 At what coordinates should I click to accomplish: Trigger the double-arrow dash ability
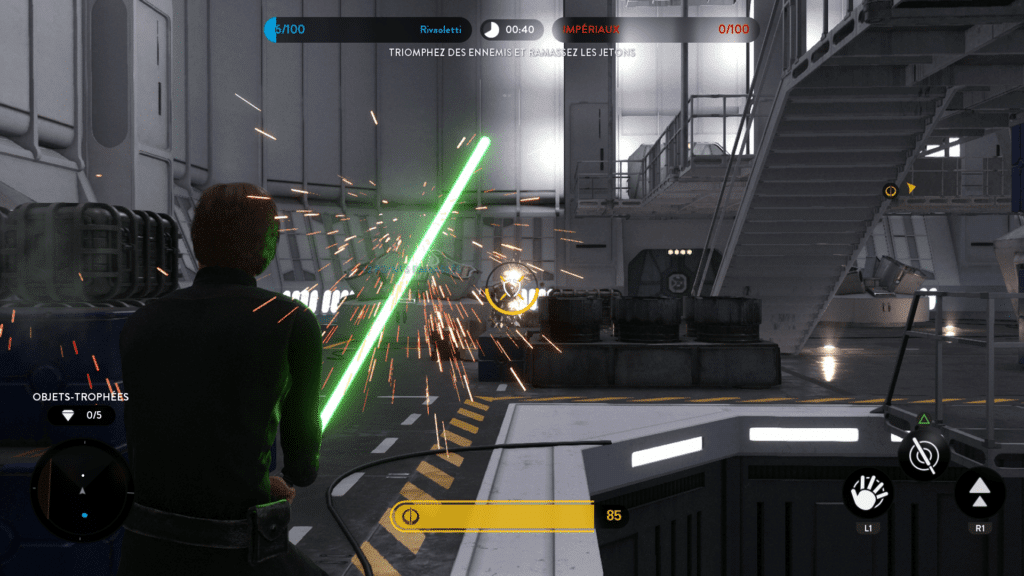point(980,493)
